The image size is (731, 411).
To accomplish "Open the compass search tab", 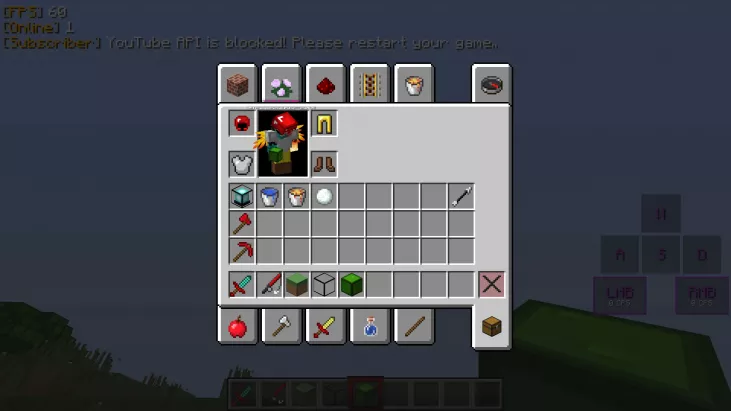I will click(491, 85).
